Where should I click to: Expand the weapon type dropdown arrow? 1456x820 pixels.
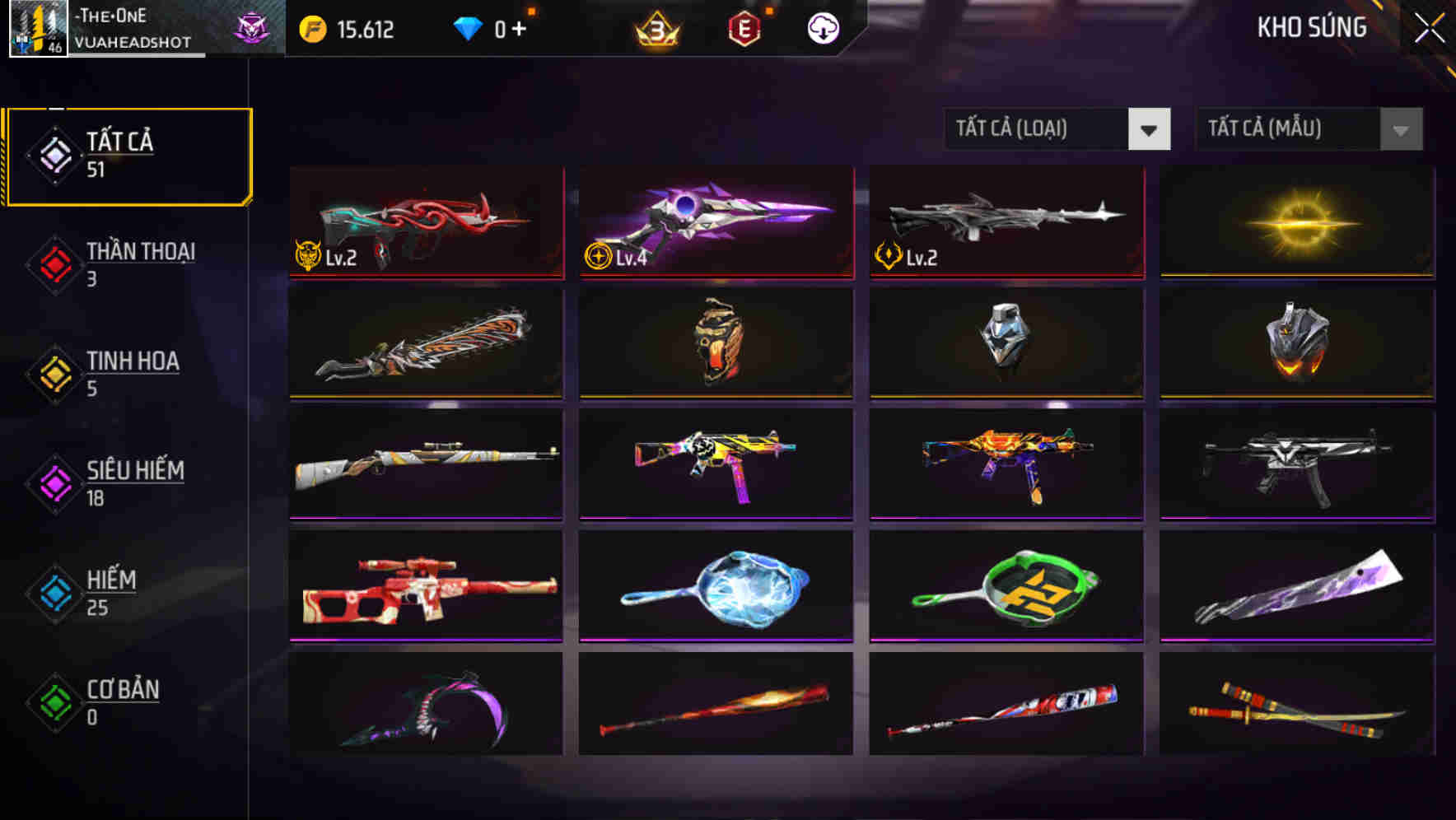pyautogui.click(x=1150, y=129)
